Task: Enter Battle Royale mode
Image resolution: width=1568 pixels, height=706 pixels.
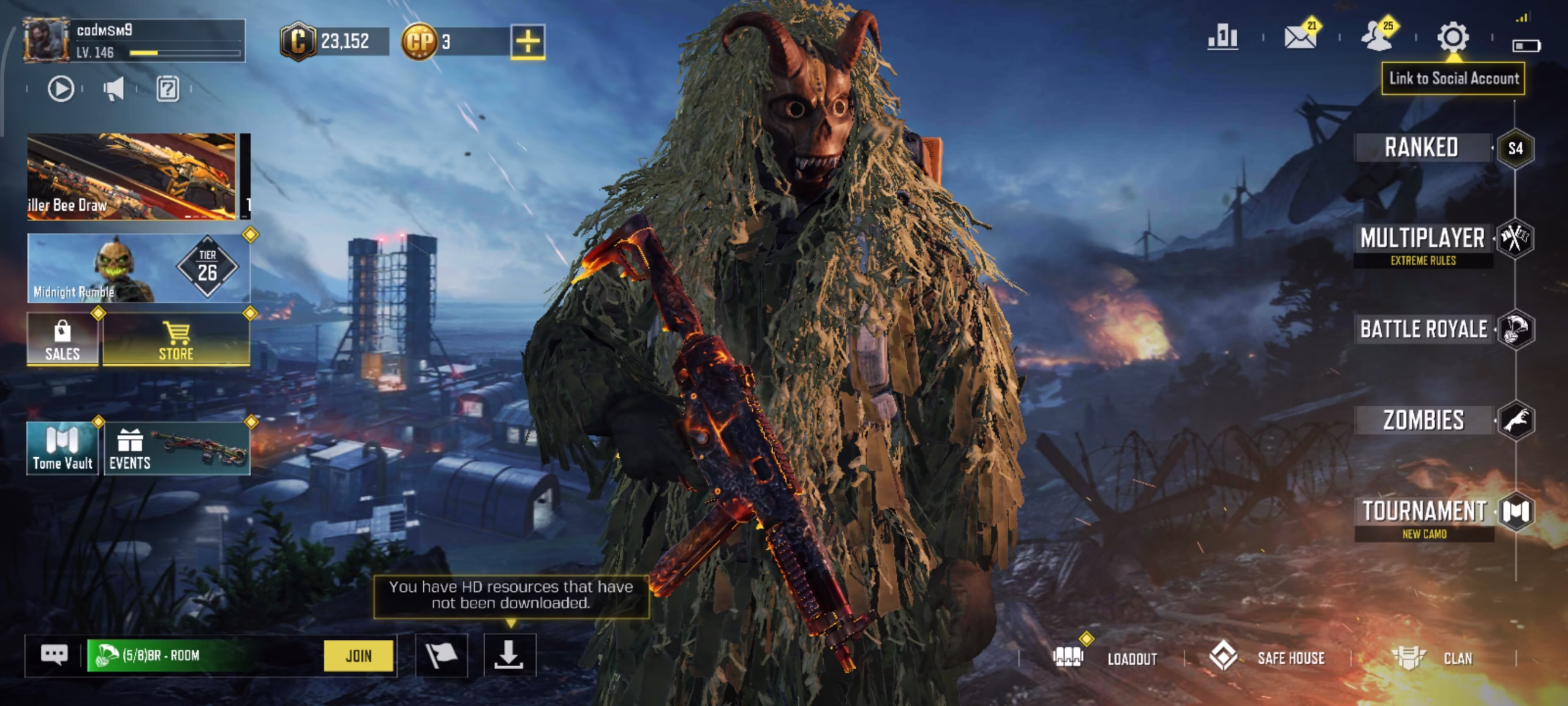Action: click(1423, 330)
